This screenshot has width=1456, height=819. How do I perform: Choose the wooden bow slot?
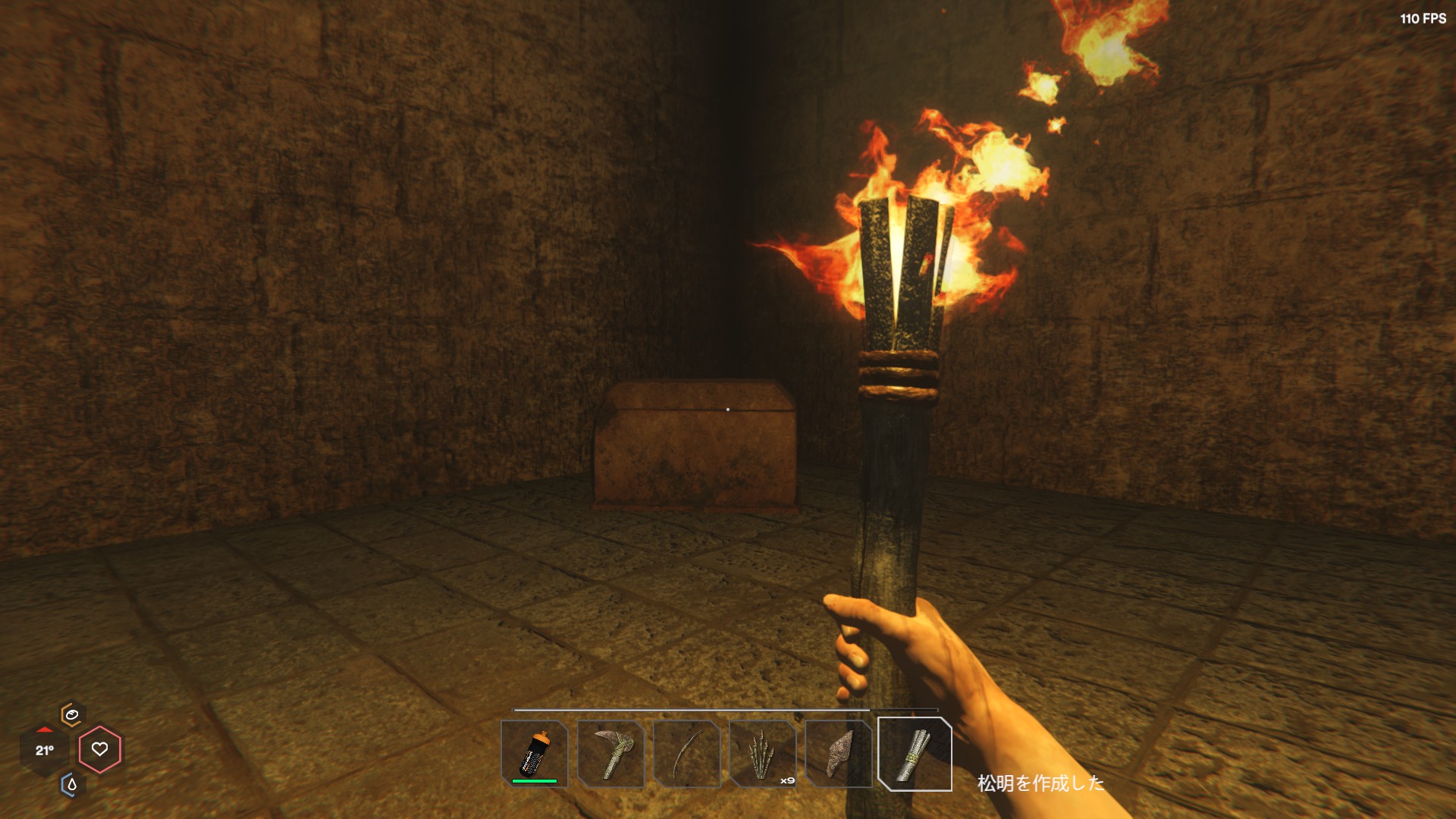[686, 753]
